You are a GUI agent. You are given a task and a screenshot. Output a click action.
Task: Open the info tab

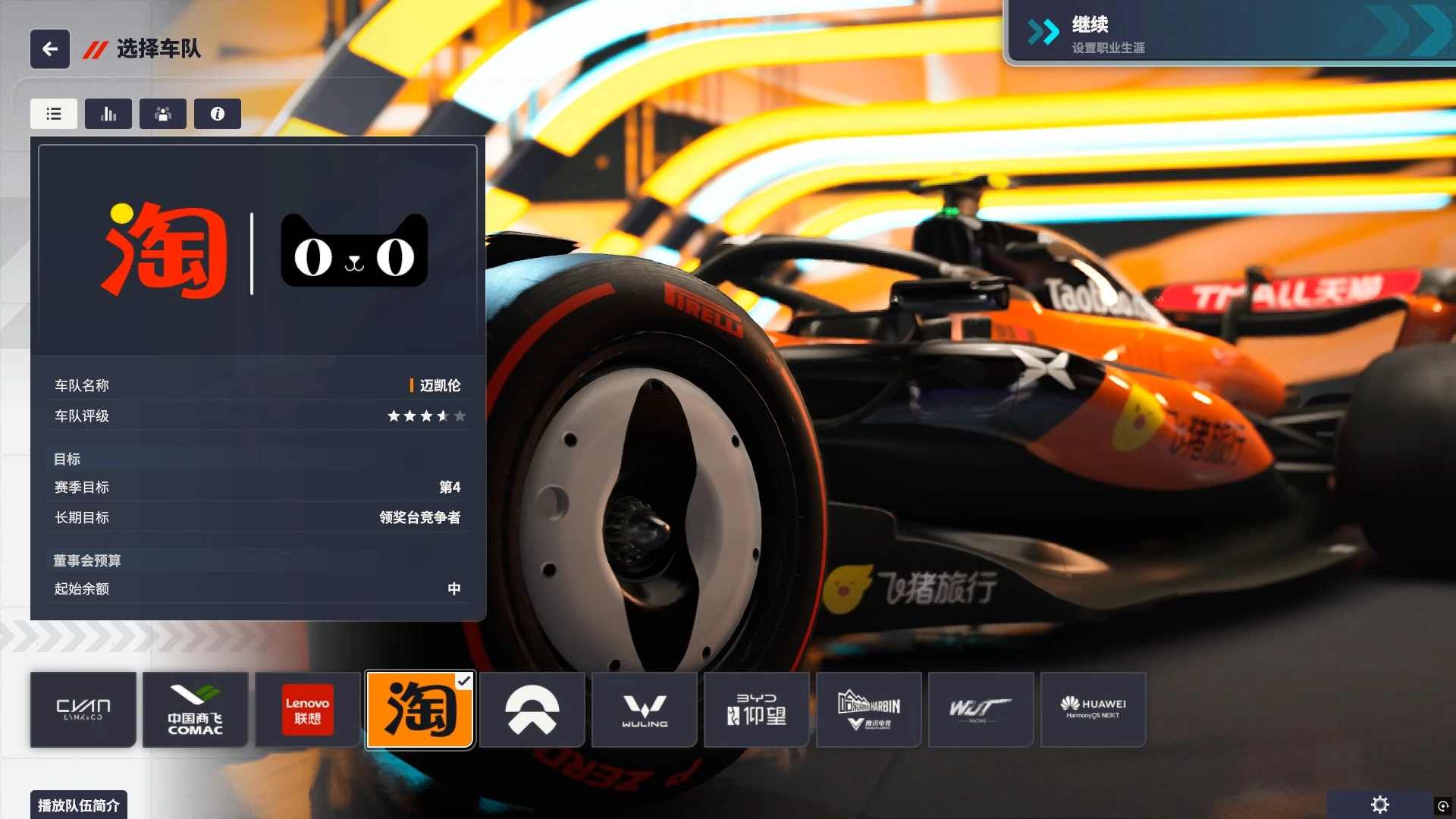click(218, 114)
